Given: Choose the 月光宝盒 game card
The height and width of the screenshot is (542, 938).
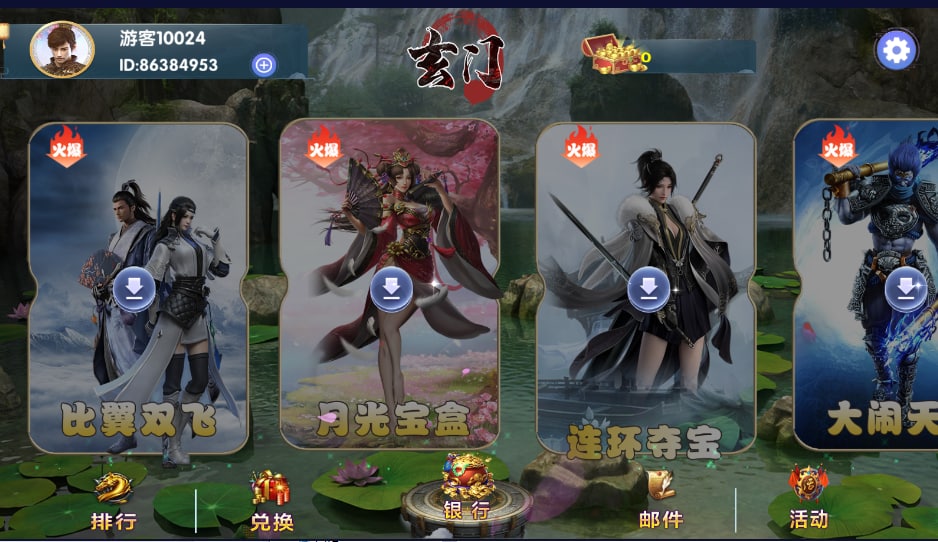Looking at the screenshot, I should pyautogui.click(x=390, y=285).
